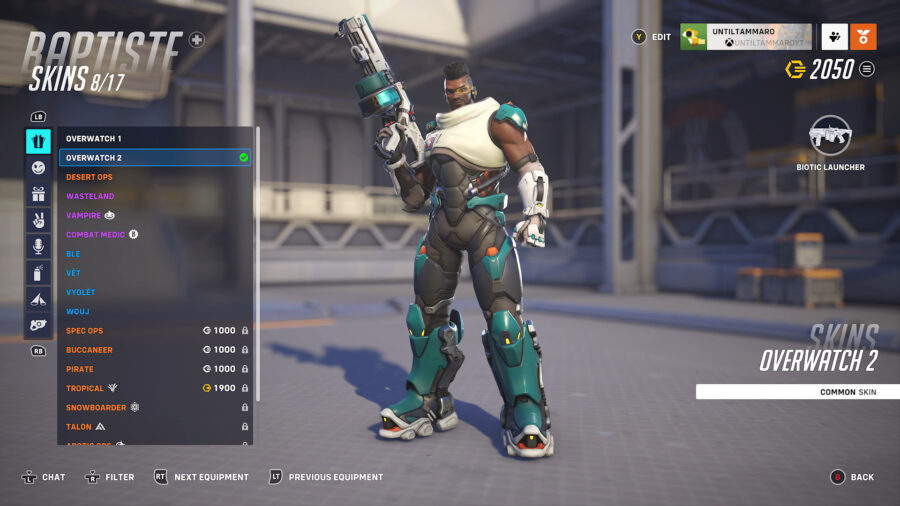900x506 pixels.
Task: Open the emotes smiley face category
Action: pos(38,168)
